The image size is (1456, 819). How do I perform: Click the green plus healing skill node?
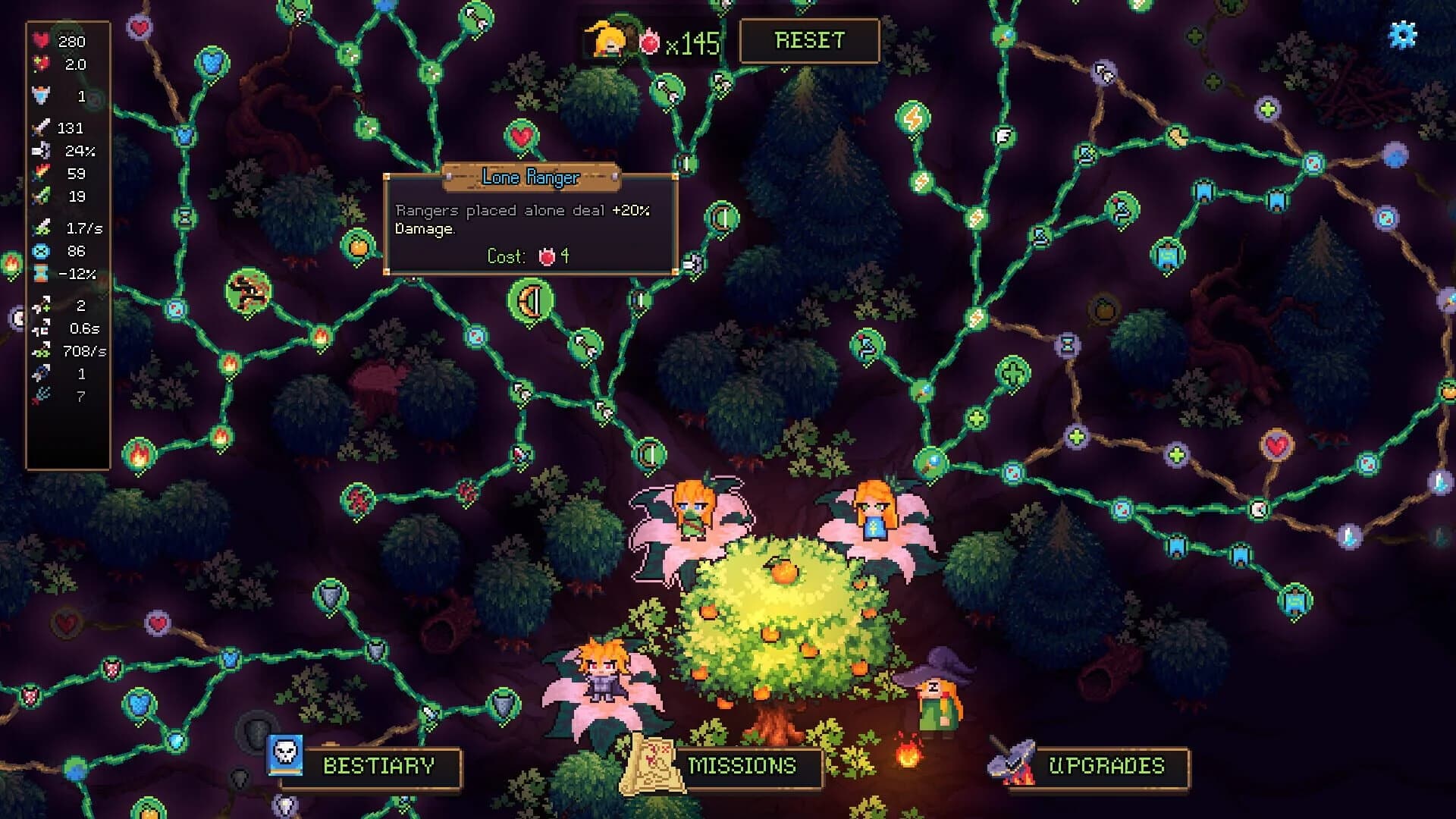point(1012,372)
